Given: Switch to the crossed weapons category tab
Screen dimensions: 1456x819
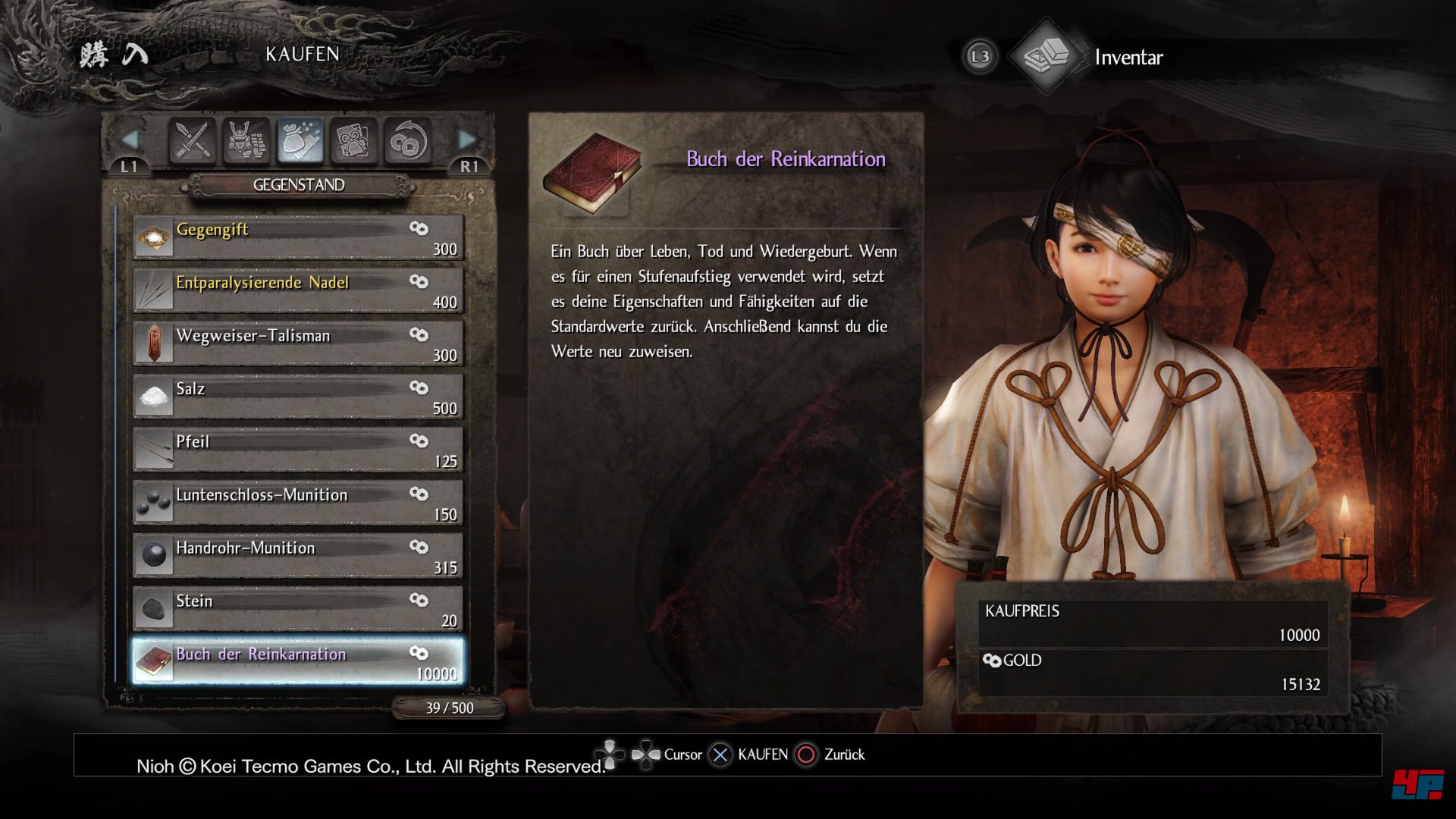Looking at the screenshot, I should coord(192,140).
